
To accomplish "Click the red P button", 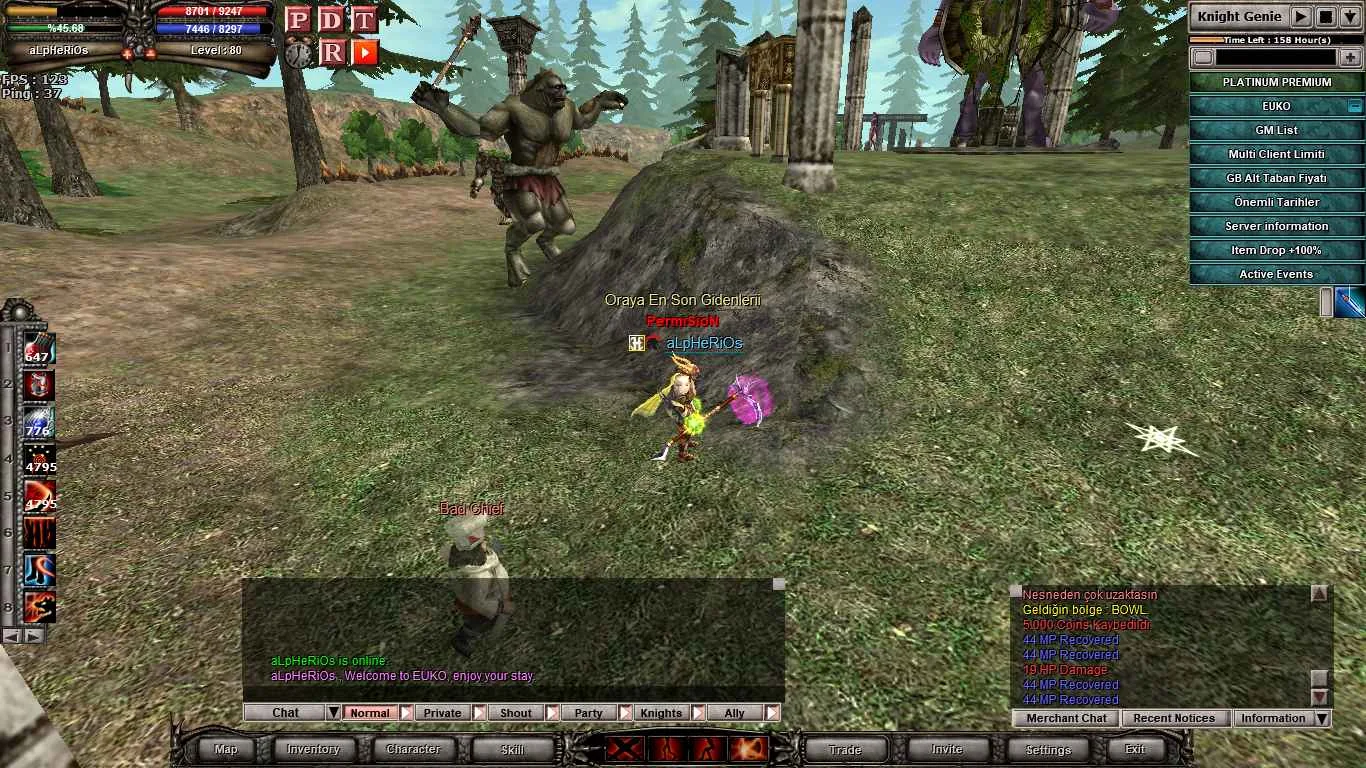I will (x=297, y=19).
